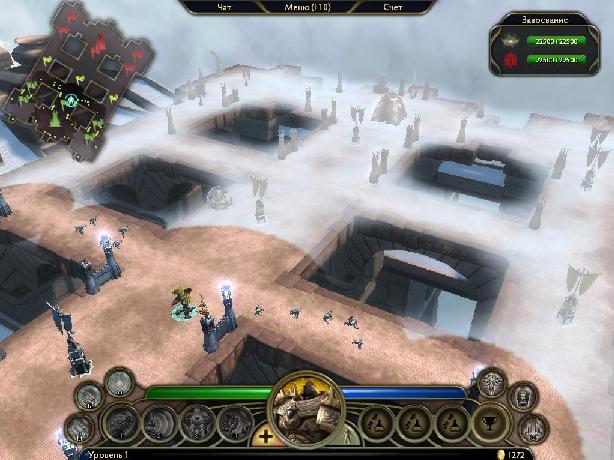The width and height of the screenshot is (614, 460).
Task: Show the Счет scoreboard
Action: point(393,7)
